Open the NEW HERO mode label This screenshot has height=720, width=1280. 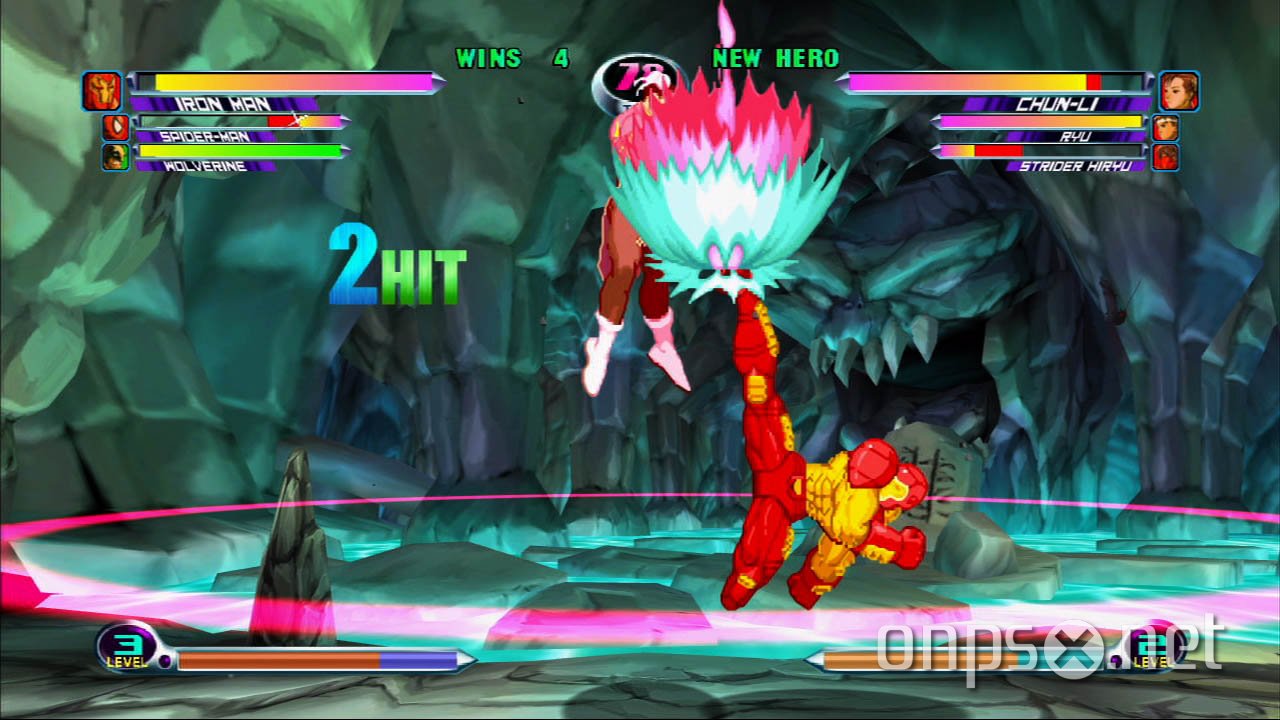775,59
